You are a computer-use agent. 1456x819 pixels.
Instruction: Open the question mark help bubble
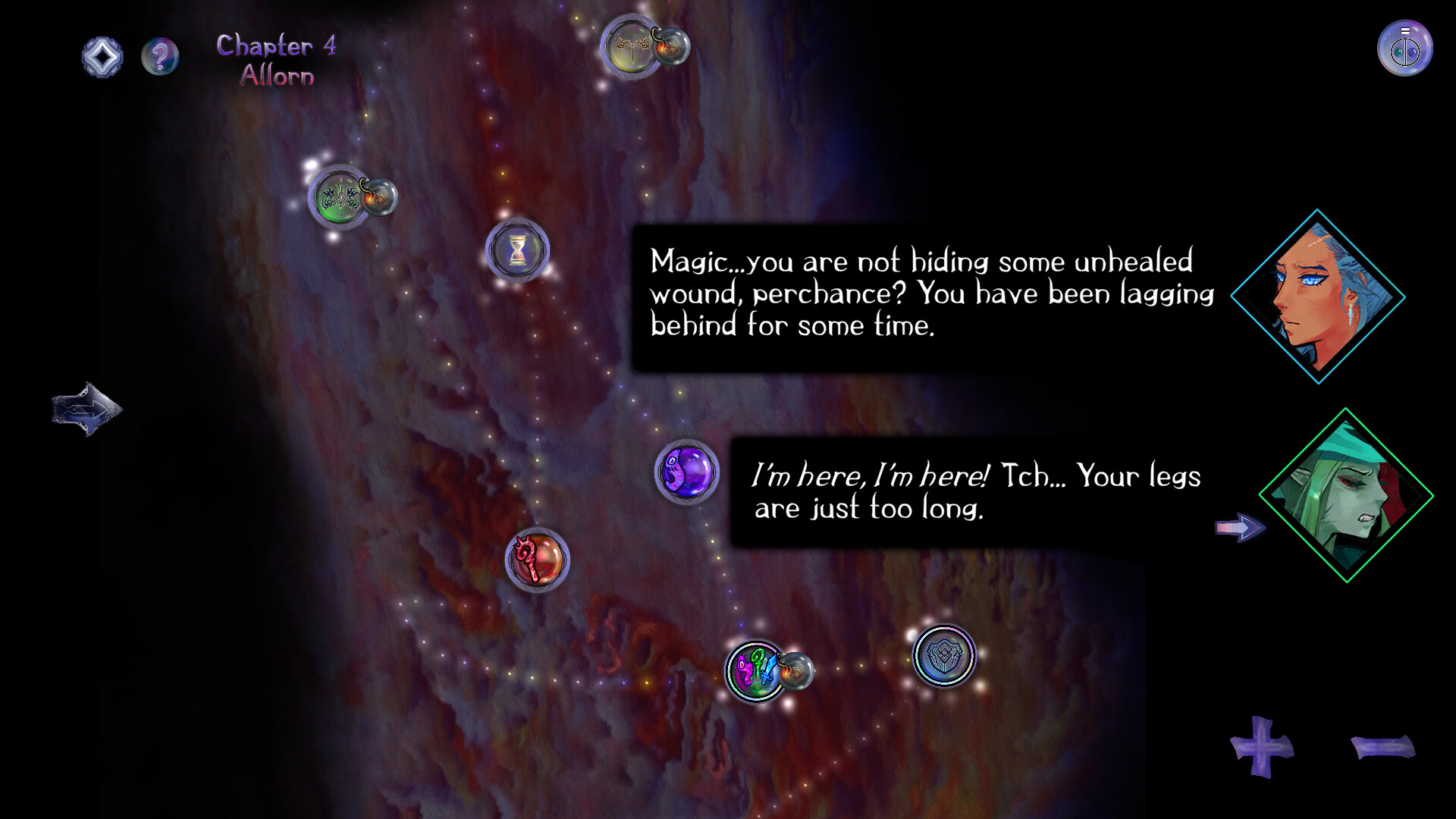click(x=160, y=55)
